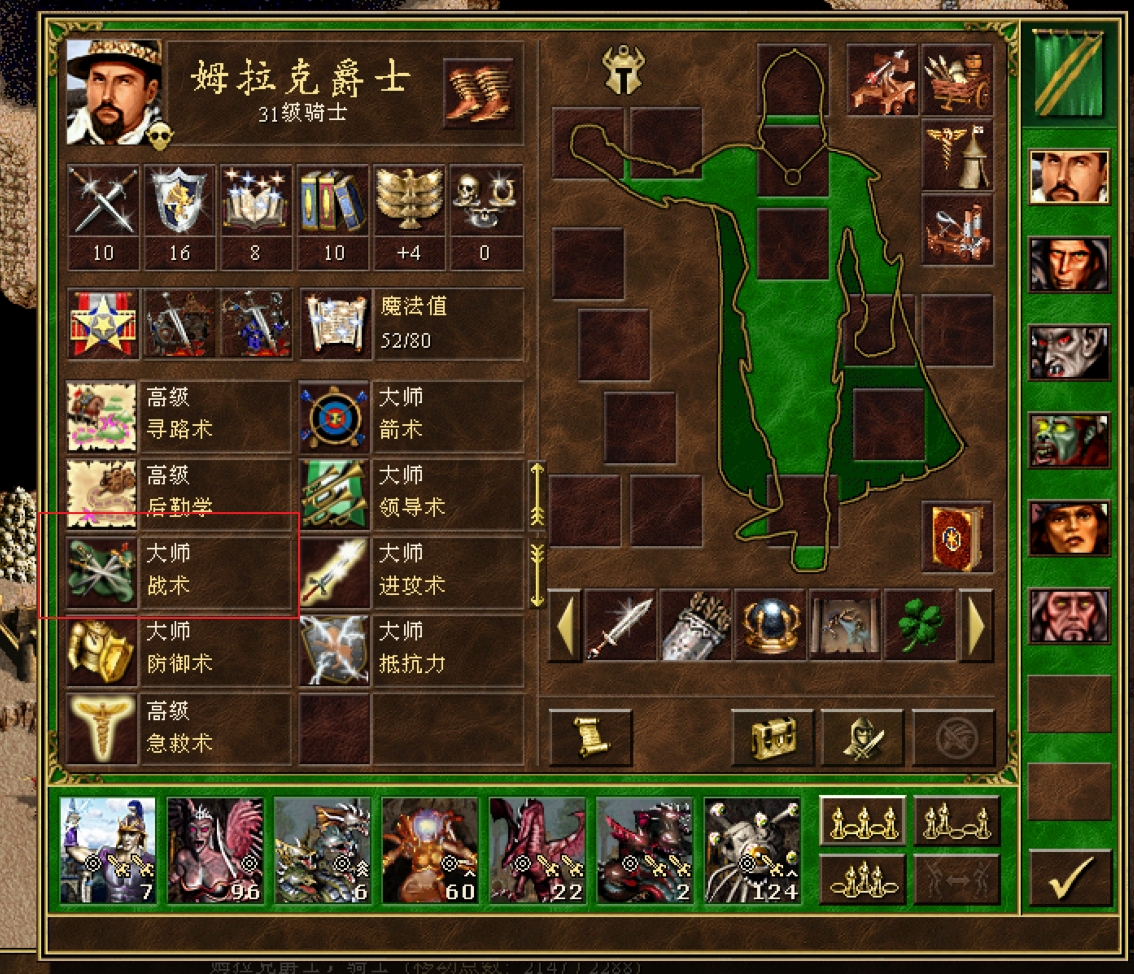Confirm with the gold checkmark button

pyautogui.click(x=1069, y=878)
